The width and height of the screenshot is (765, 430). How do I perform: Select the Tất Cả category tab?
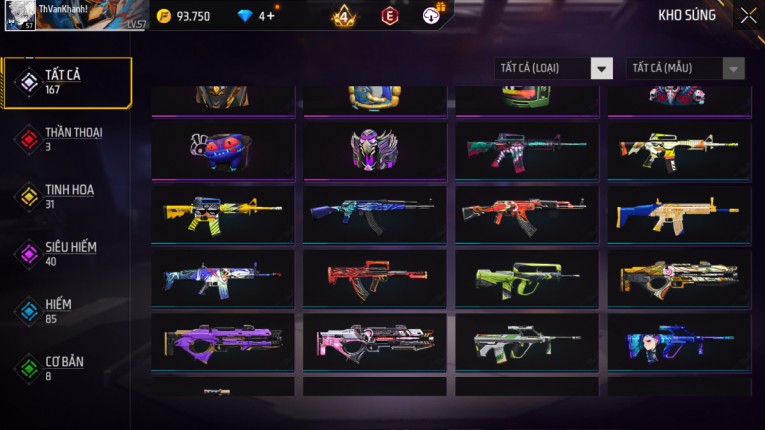click(67, 83)
